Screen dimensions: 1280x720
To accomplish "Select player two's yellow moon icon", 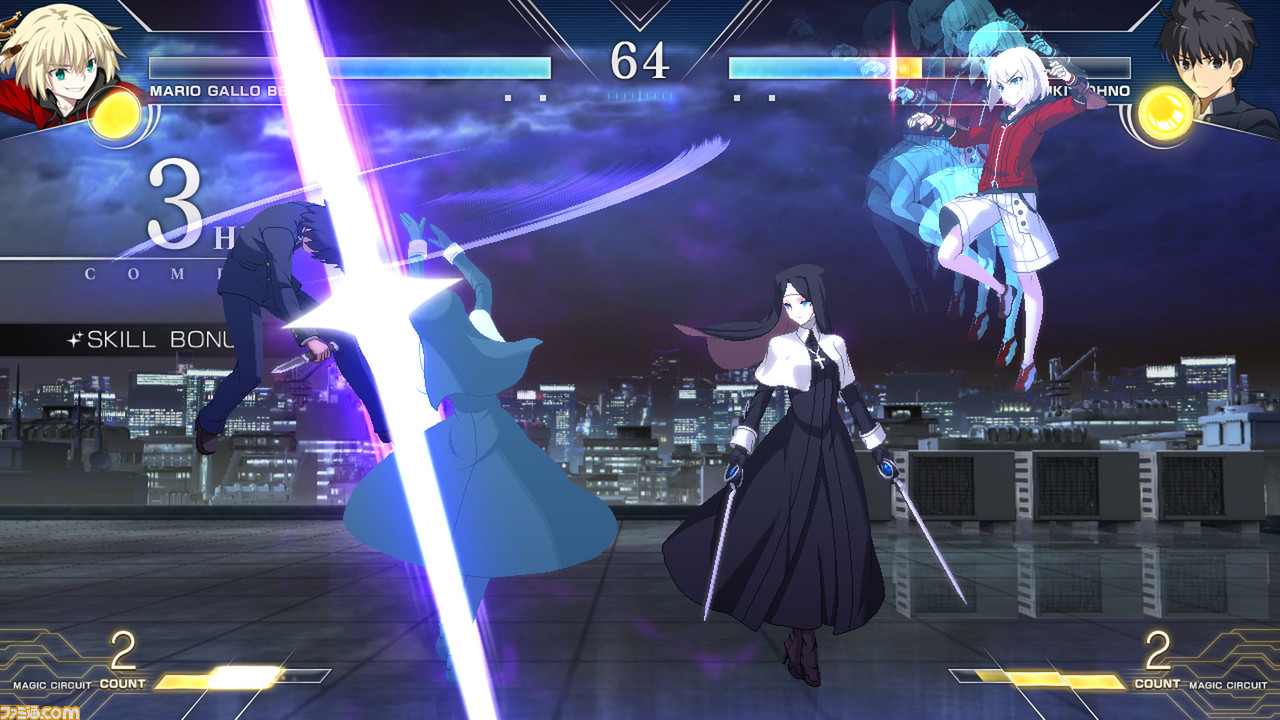I will coord(1165,113).
